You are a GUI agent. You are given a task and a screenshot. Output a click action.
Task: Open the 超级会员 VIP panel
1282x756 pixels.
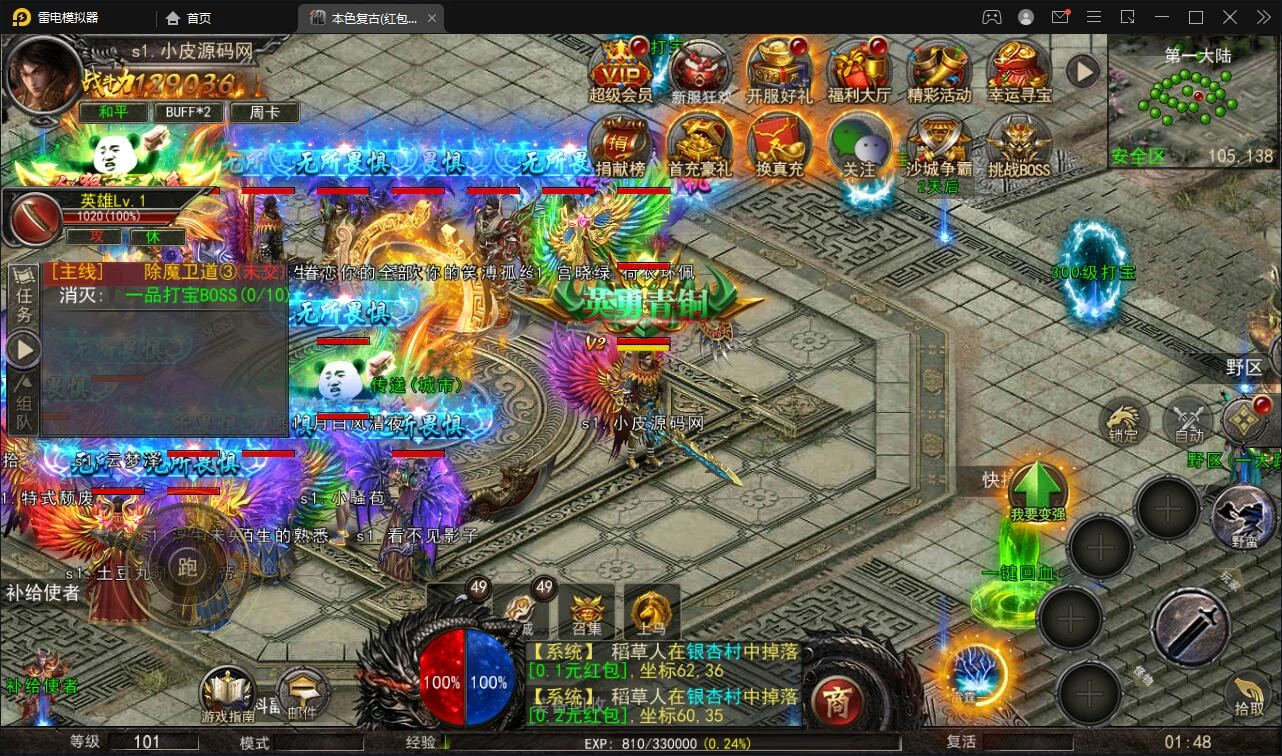(617, 73)
